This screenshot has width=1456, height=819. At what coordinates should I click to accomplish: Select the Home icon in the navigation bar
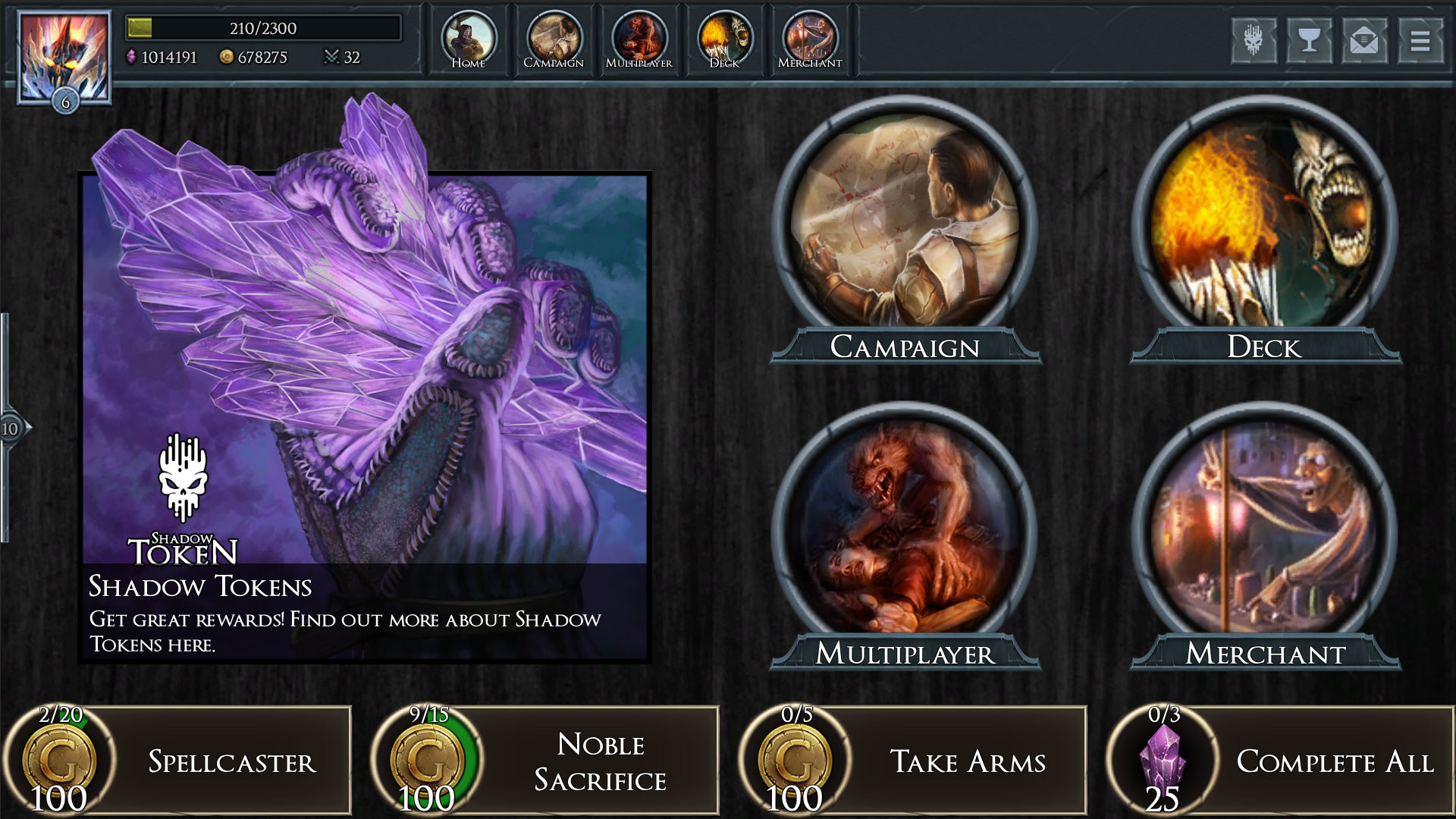[x=470, y=36]
